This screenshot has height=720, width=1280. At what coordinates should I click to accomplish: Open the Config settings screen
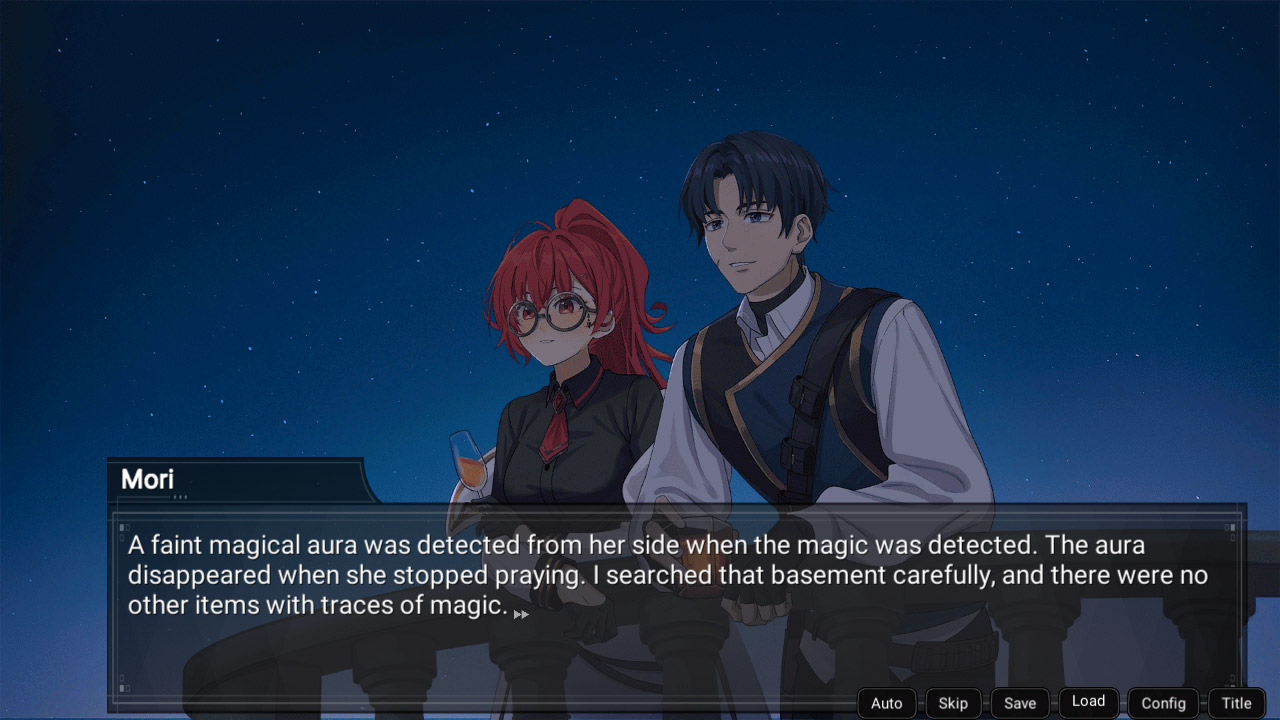tap(1163, 702)
